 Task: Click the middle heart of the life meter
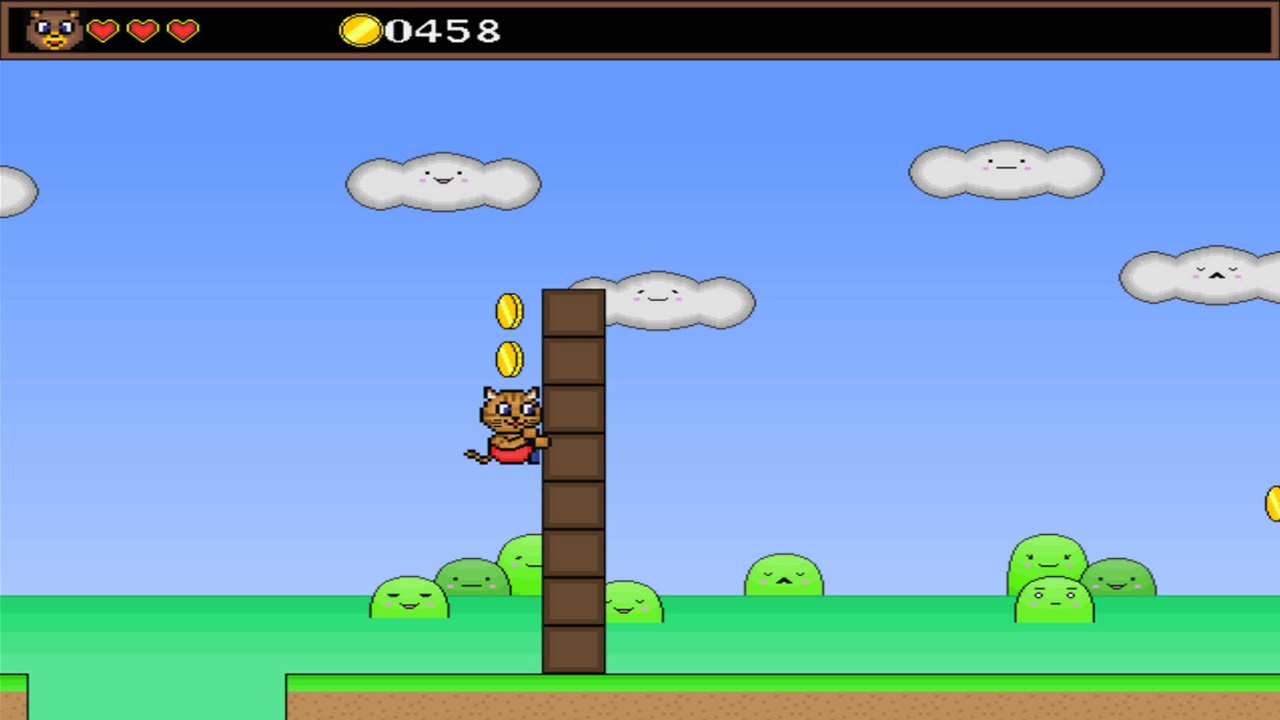coord(142,31)
